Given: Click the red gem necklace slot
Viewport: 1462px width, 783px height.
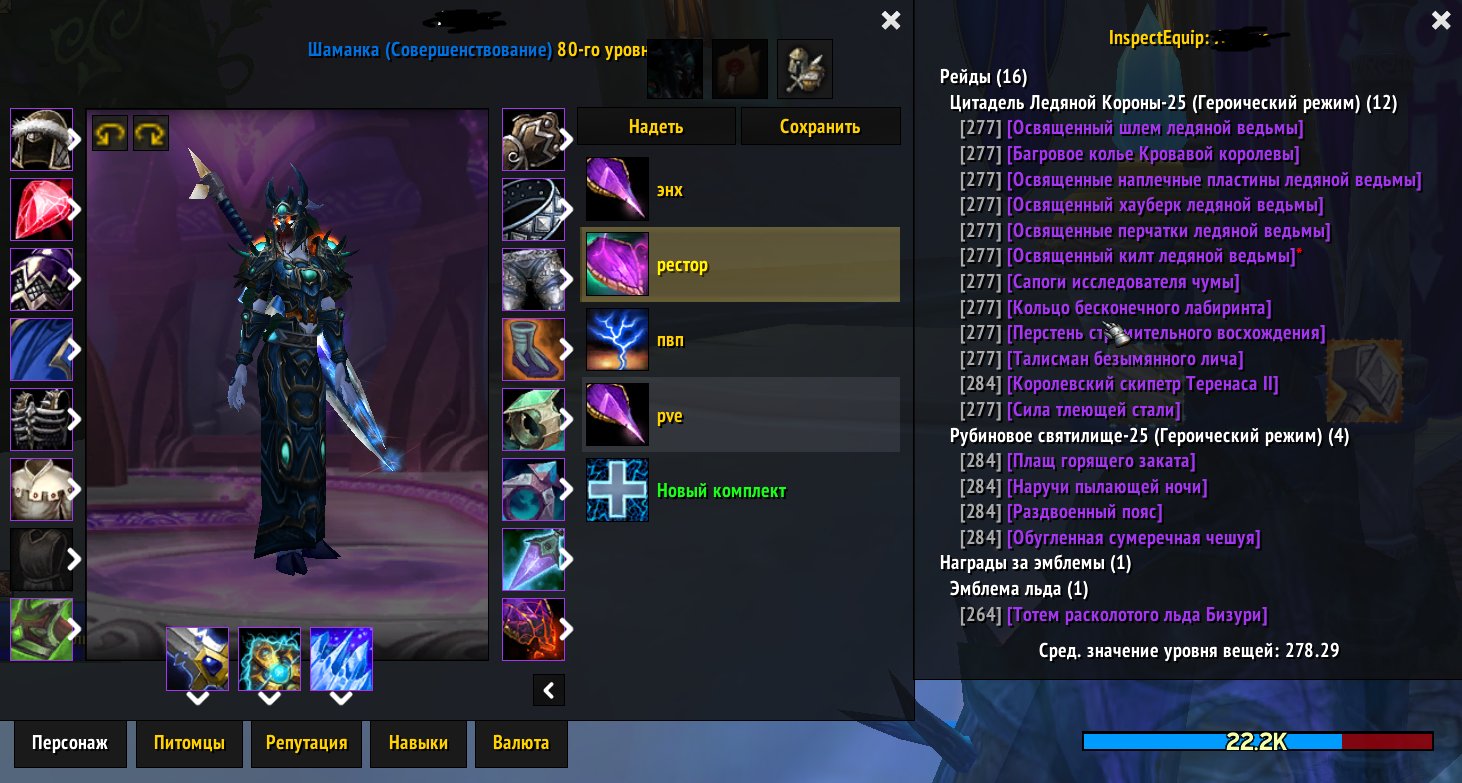Looking at the screenshot, I should point(41,209).
